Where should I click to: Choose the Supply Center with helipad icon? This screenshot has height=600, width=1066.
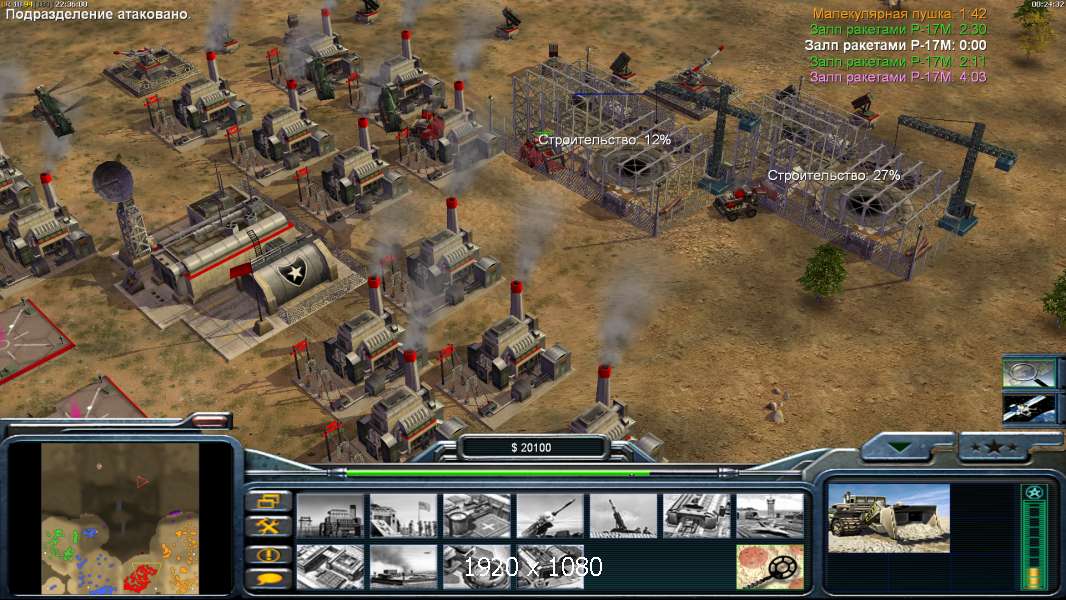tap(477, 515)
